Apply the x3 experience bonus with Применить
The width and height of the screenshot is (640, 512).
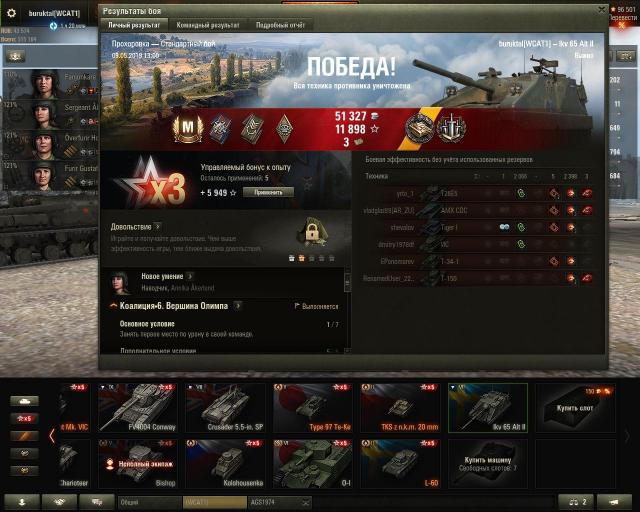[268, 192]
